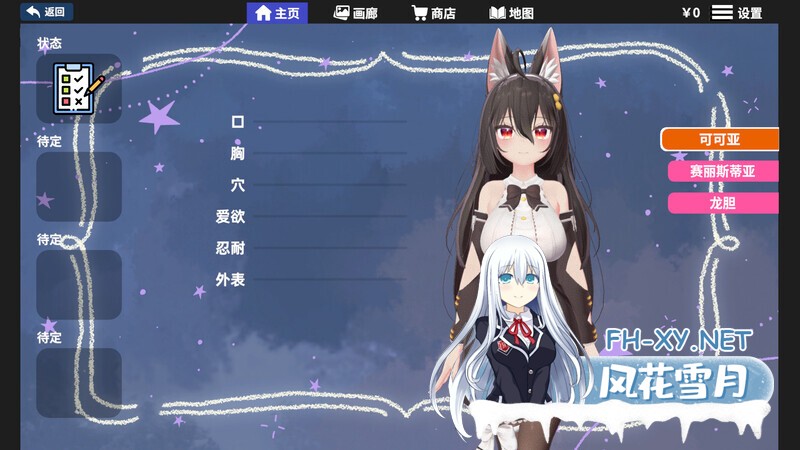Open the 画廊 gallery tab

355,13
